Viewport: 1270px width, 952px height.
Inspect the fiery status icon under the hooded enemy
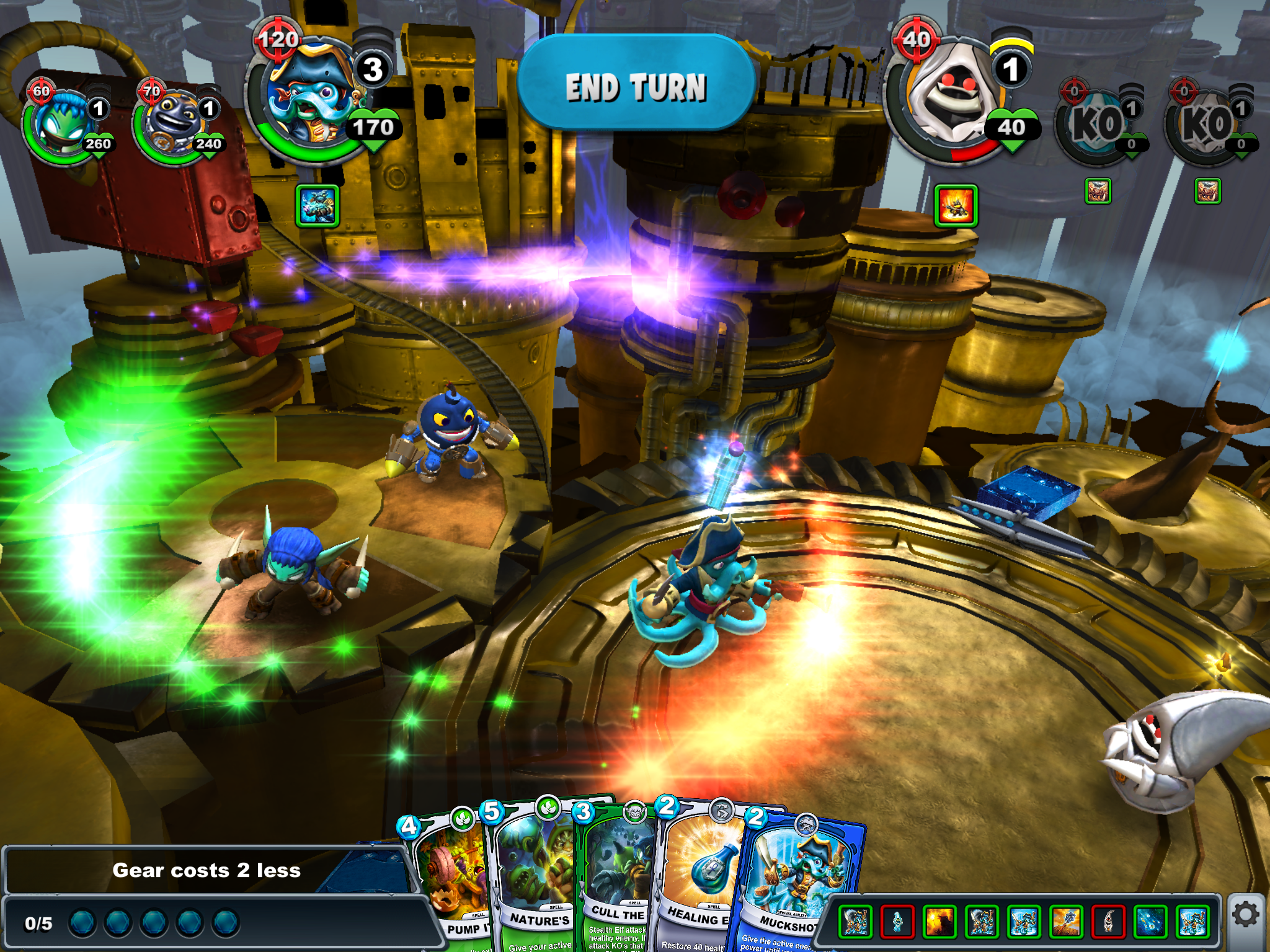pos(956,205)
